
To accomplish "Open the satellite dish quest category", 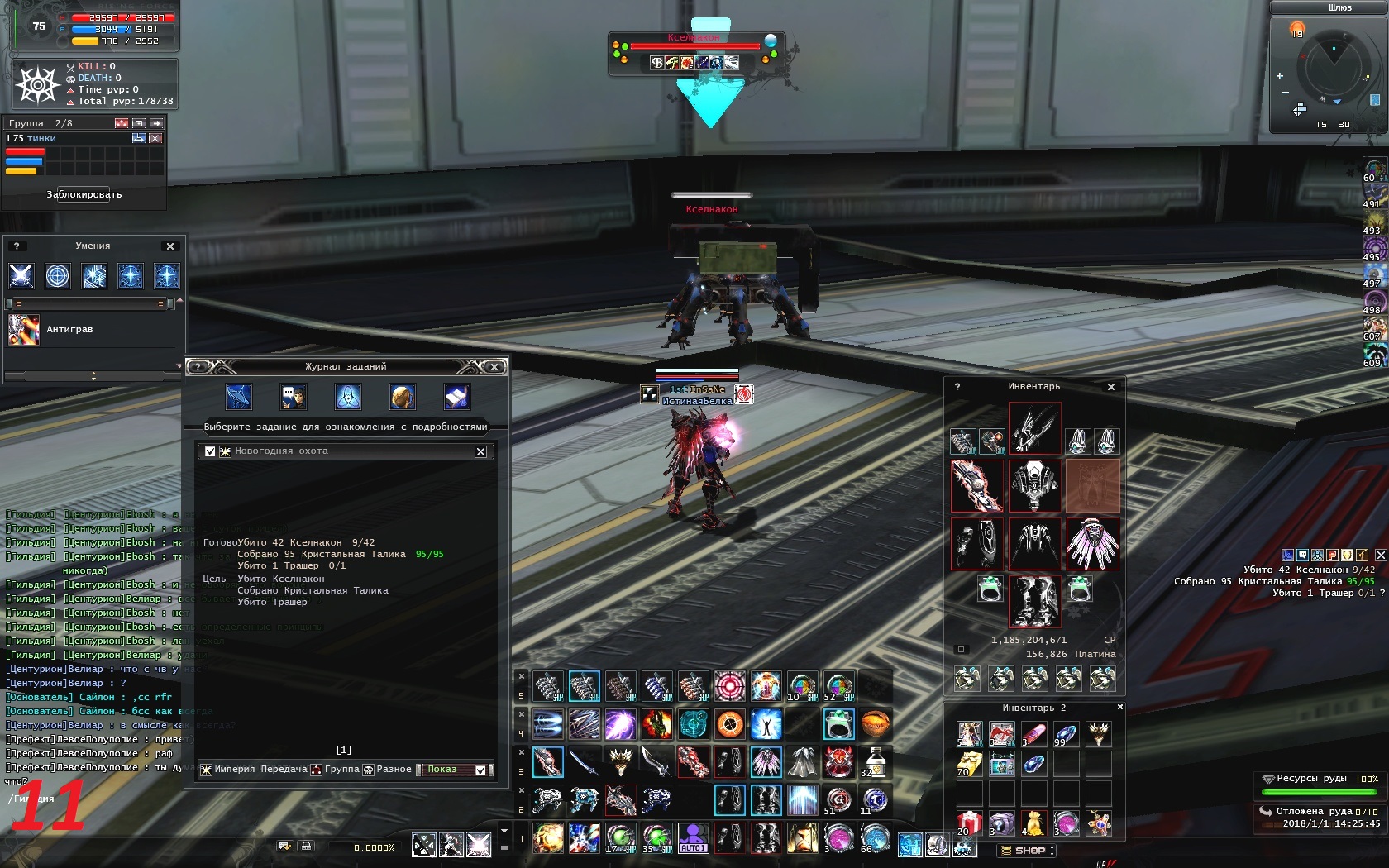I will [x=239, y=397].
